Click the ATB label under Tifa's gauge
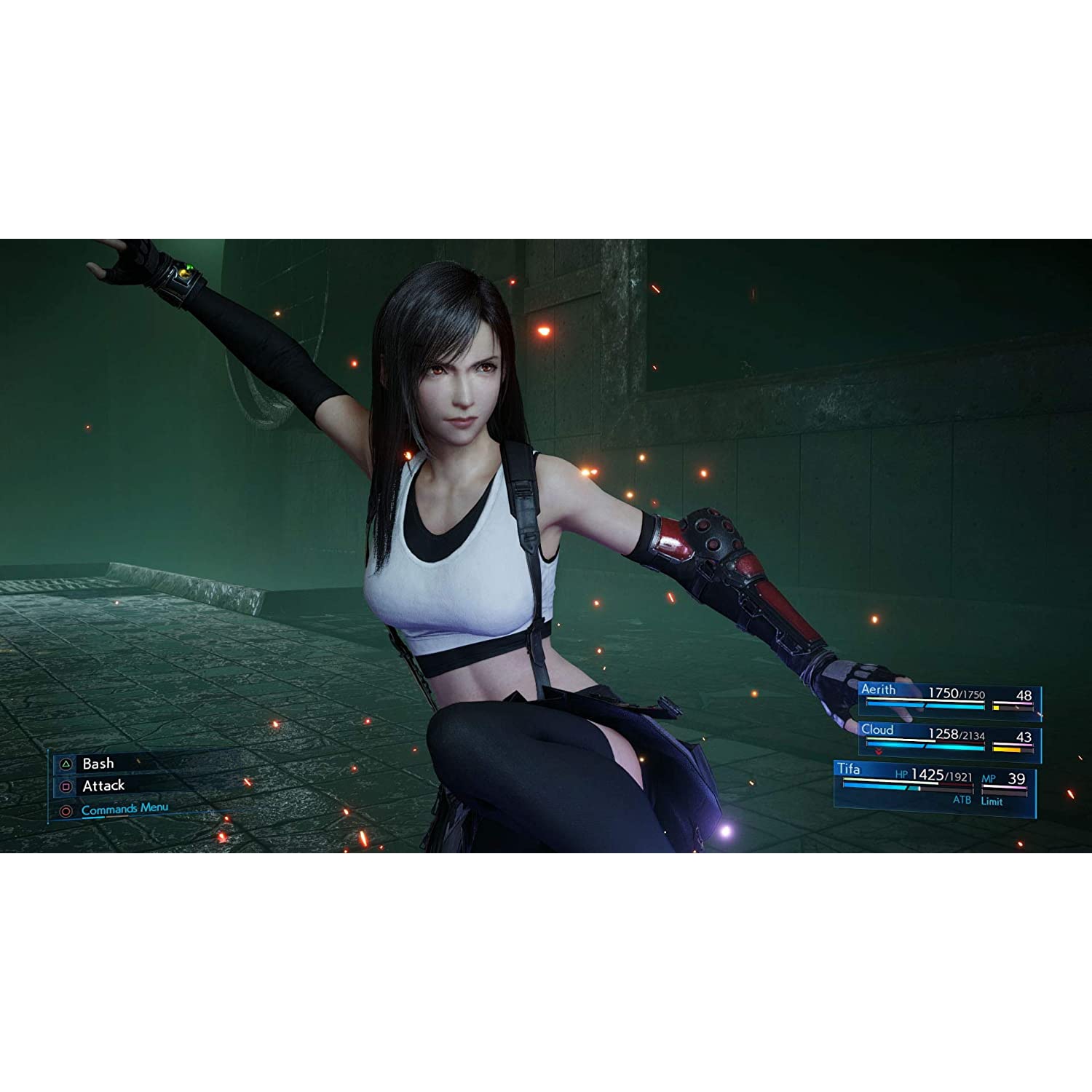The height and width of the screenshot is (1092, 1092). point(962,800)
